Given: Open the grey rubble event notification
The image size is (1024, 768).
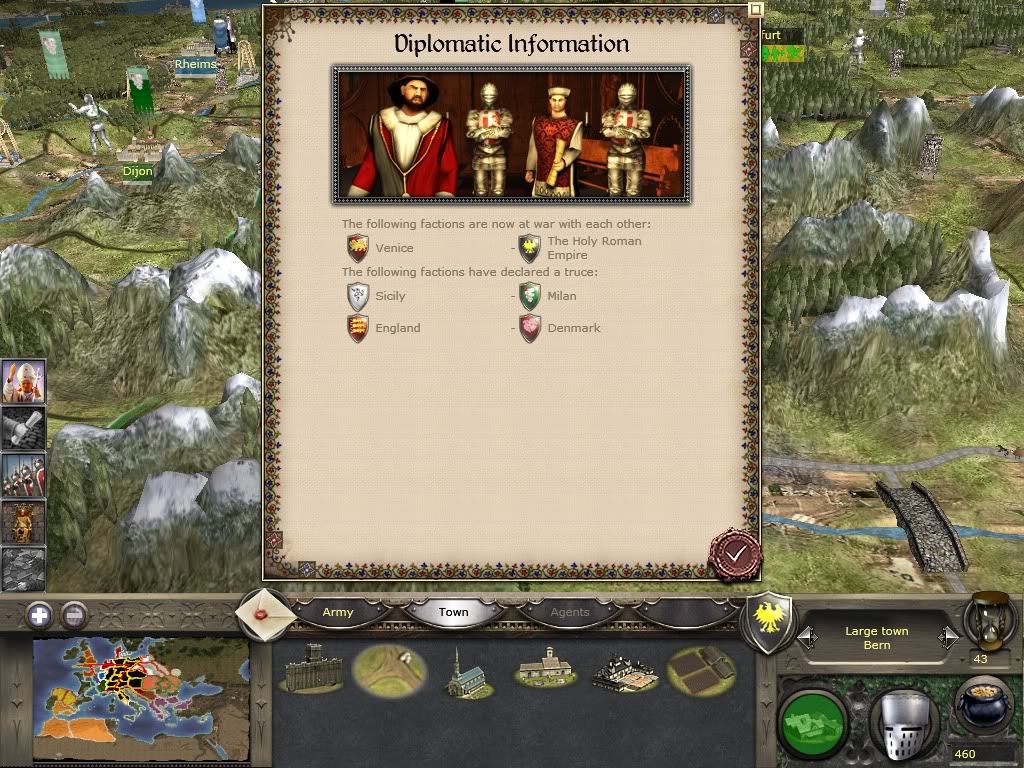Looking at the screenshot, I should click(x=23, y=569).
